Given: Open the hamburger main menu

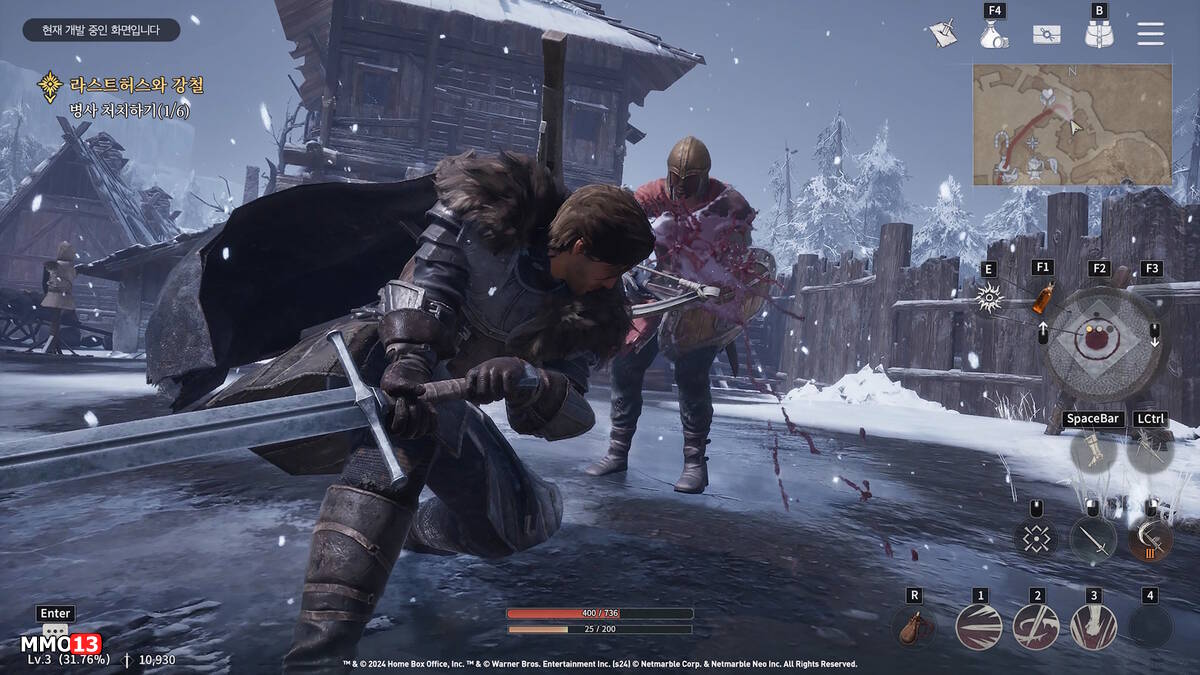Looking at the screenshot, I should pyautogui.click(x=1150, y=34).
